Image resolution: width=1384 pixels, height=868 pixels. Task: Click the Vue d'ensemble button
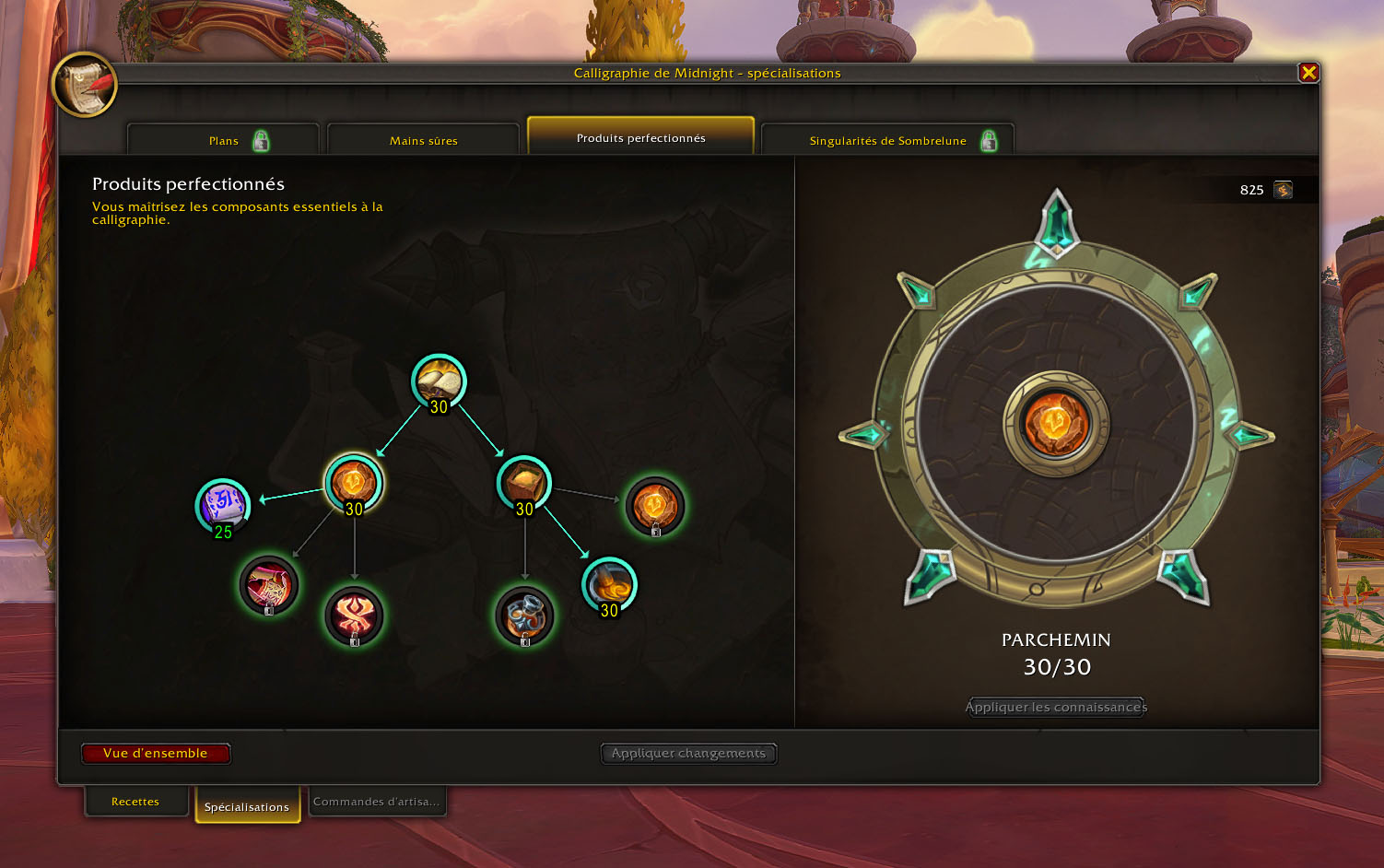(x=156, y=754)
